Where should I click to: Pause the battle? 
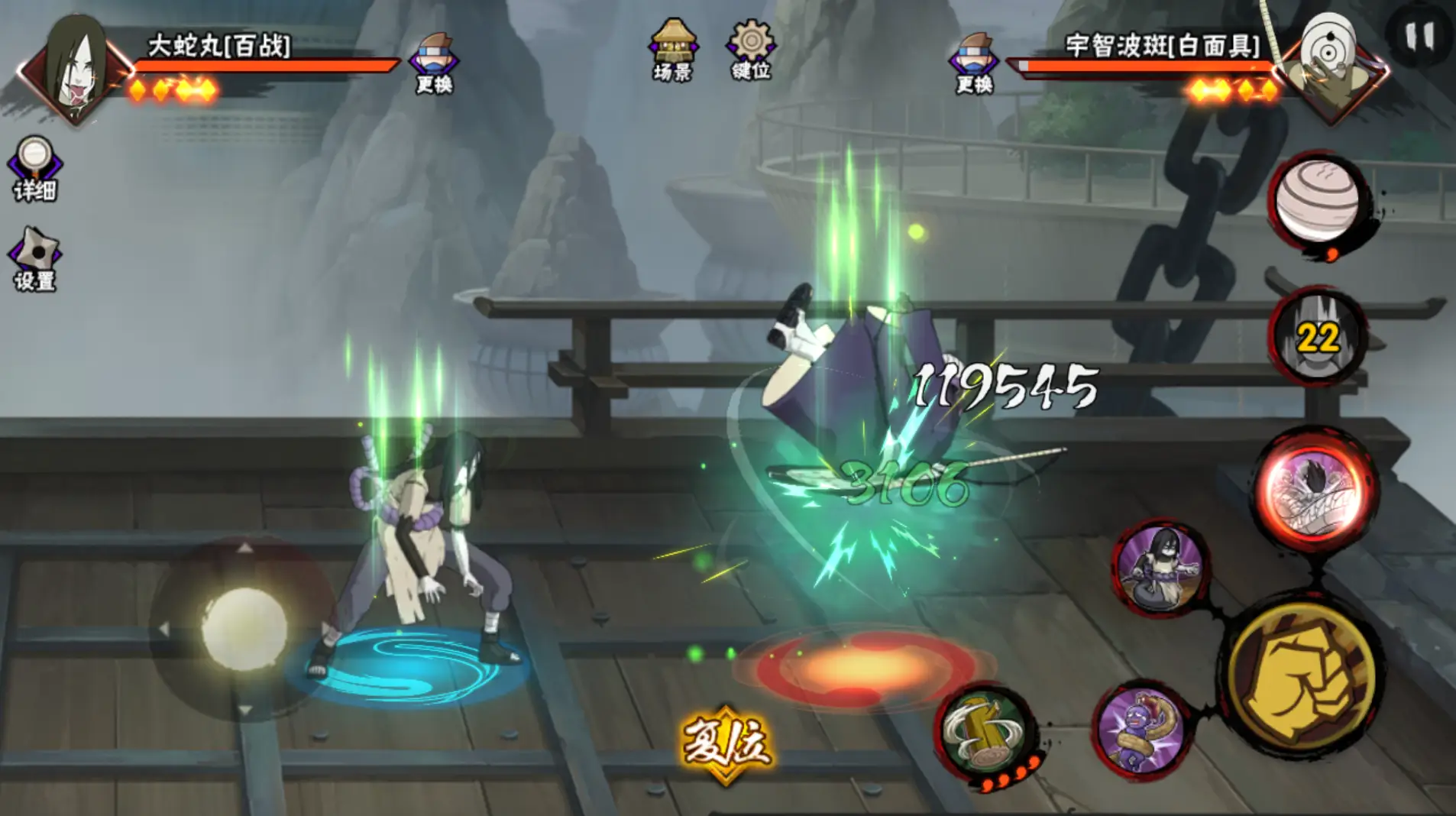1419,36
